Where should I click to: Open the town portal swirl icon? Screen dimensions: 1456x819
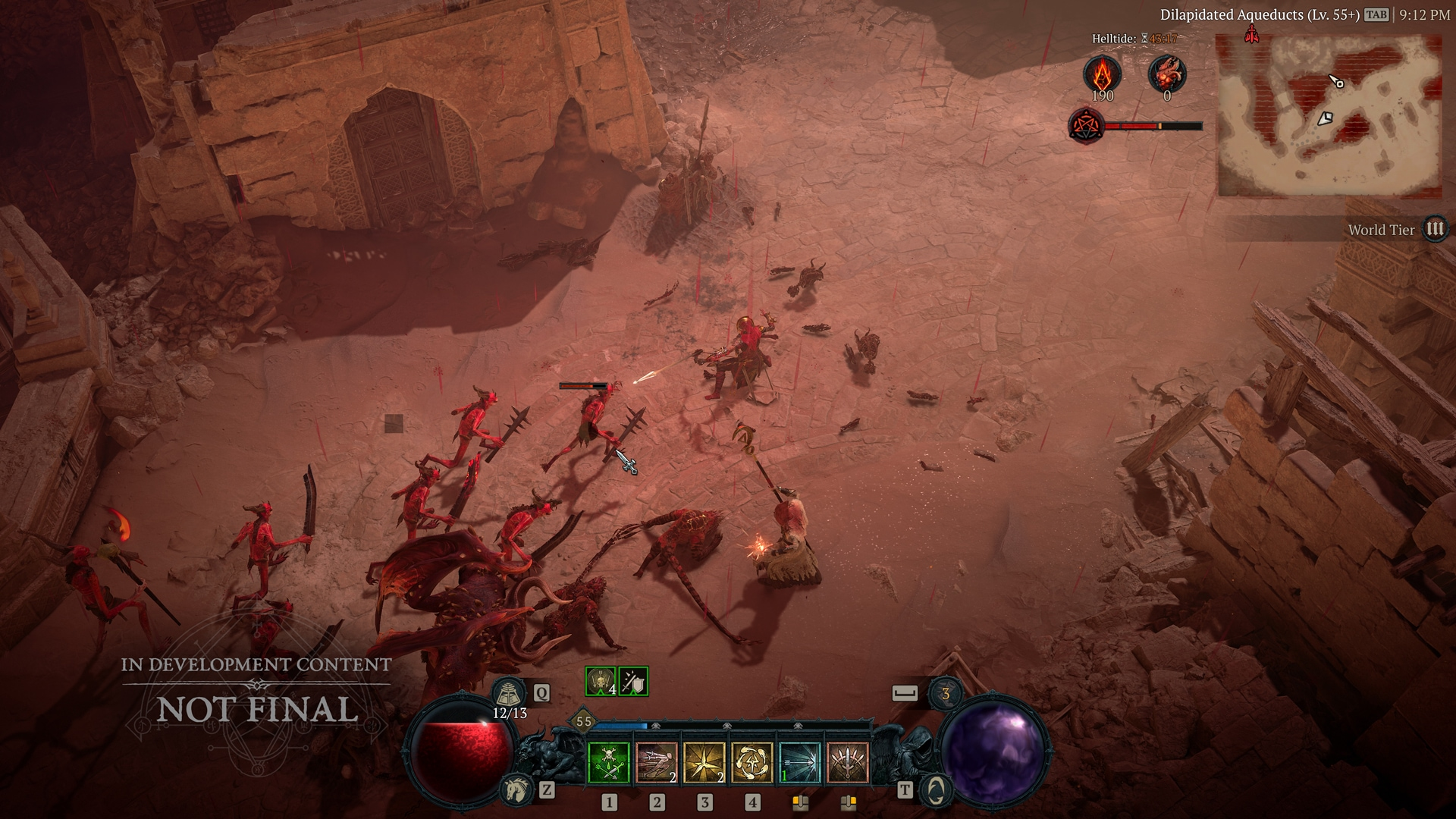[x=936, y=790]
